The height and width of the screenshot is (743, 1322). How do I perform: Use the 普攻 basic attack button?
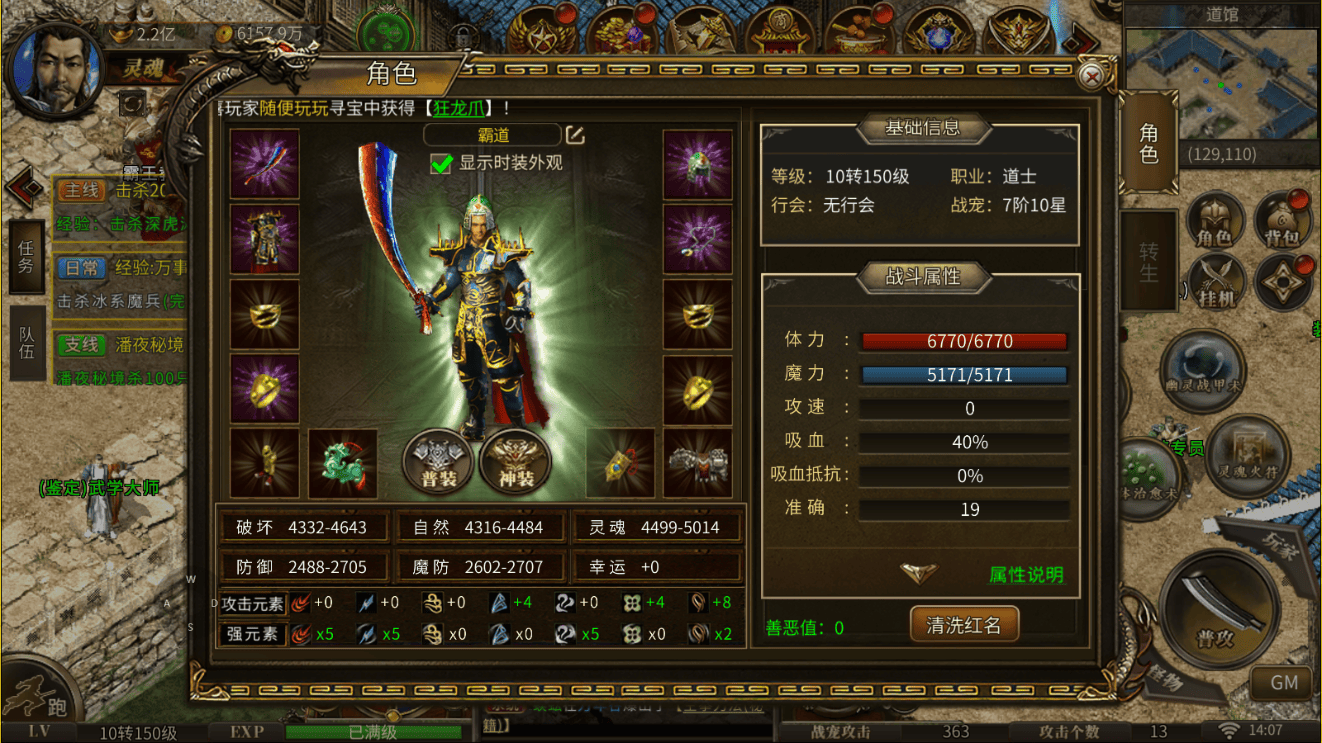point(1218,610)
